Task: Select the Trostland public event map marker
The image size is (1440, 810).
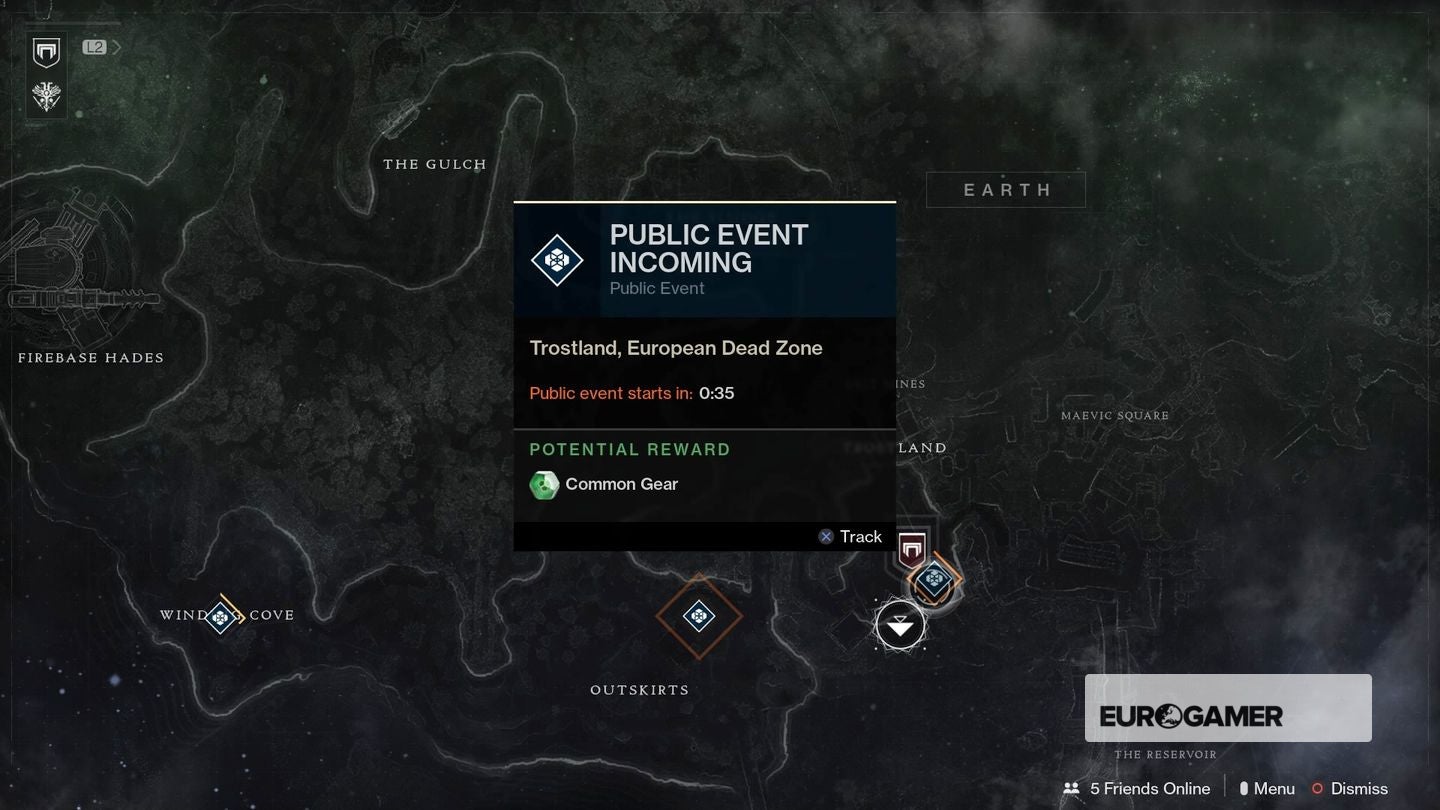Action: tap(933, 578)
